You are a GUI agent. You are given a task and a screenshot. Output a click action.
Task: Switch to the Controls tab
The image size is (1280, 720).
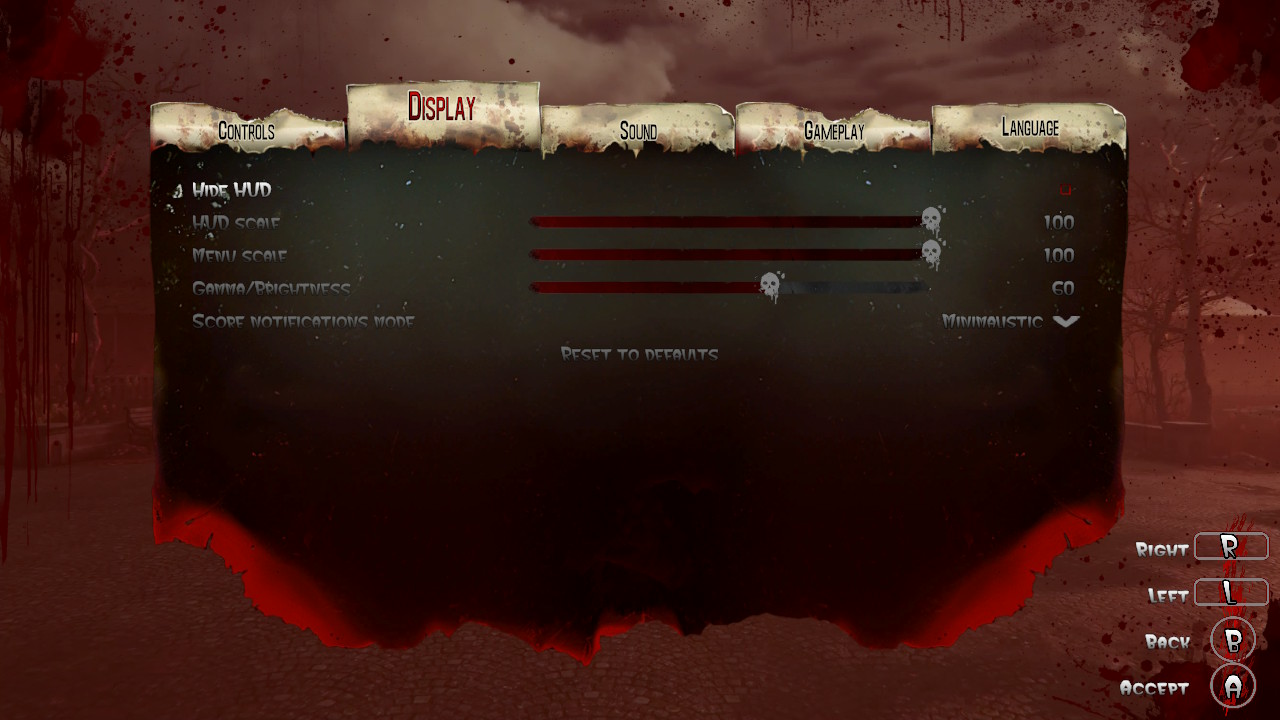coord(246,131)
